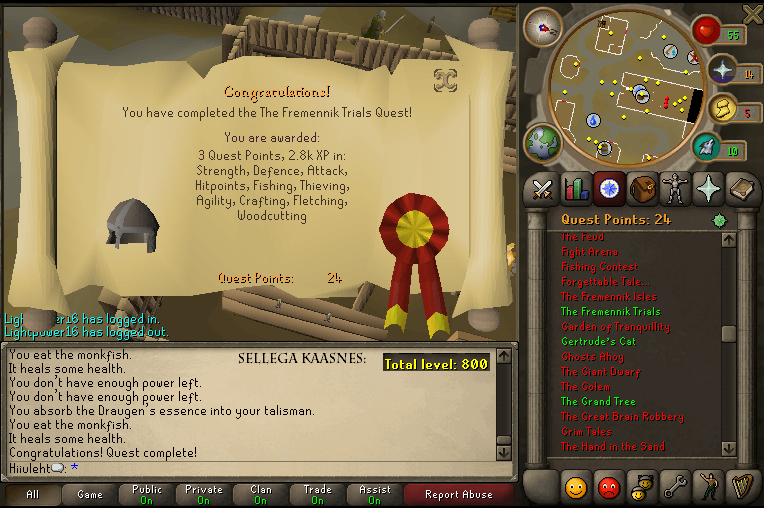This screenshot has height=508, width=764.
Task: Switch to the Prayer star tab
Action: [x=708, y=187]
